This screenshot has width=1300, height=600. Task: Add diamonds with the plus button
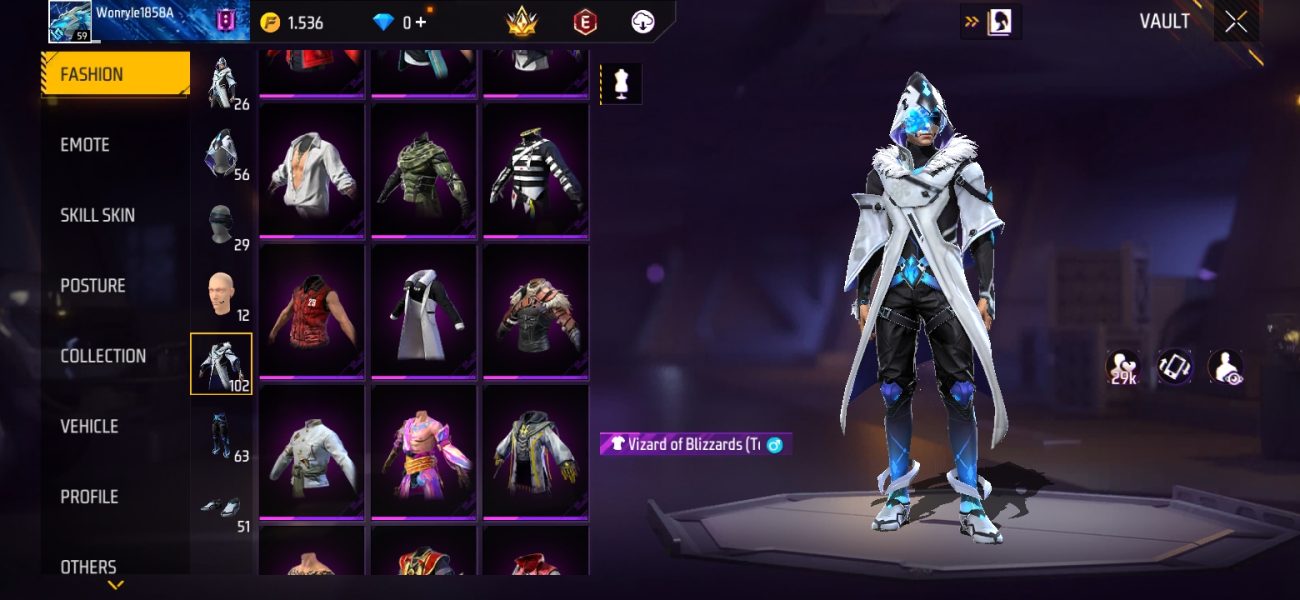[420, 22]
